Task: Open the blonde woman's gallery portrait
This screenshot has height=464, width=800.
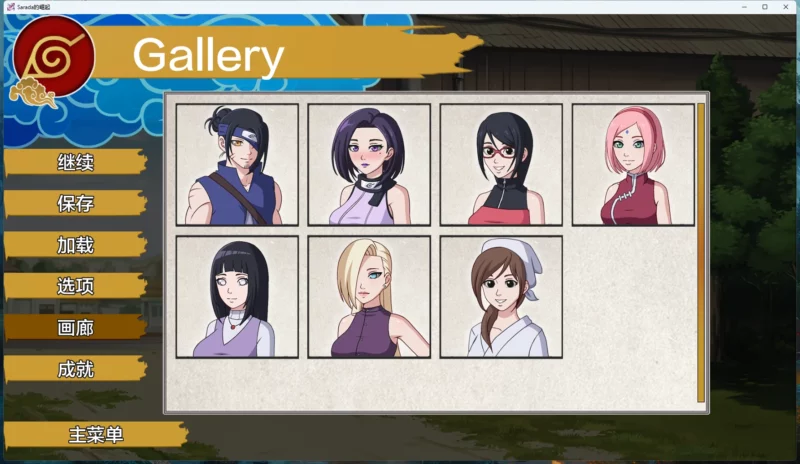Action: tap(369, 296)
